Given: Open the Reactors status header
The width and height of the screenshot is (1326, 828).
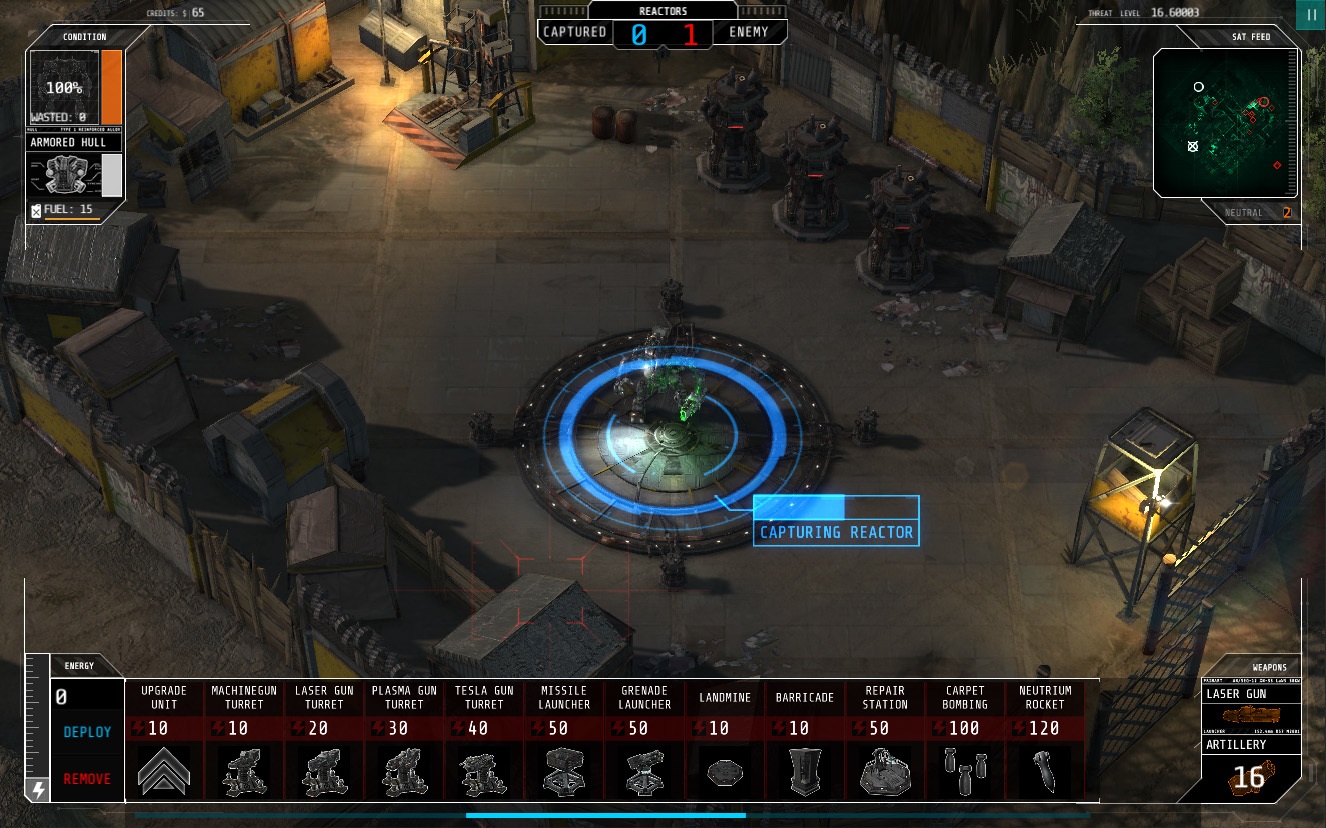Looking at the screenshot, I should click(x=662, y=11).
